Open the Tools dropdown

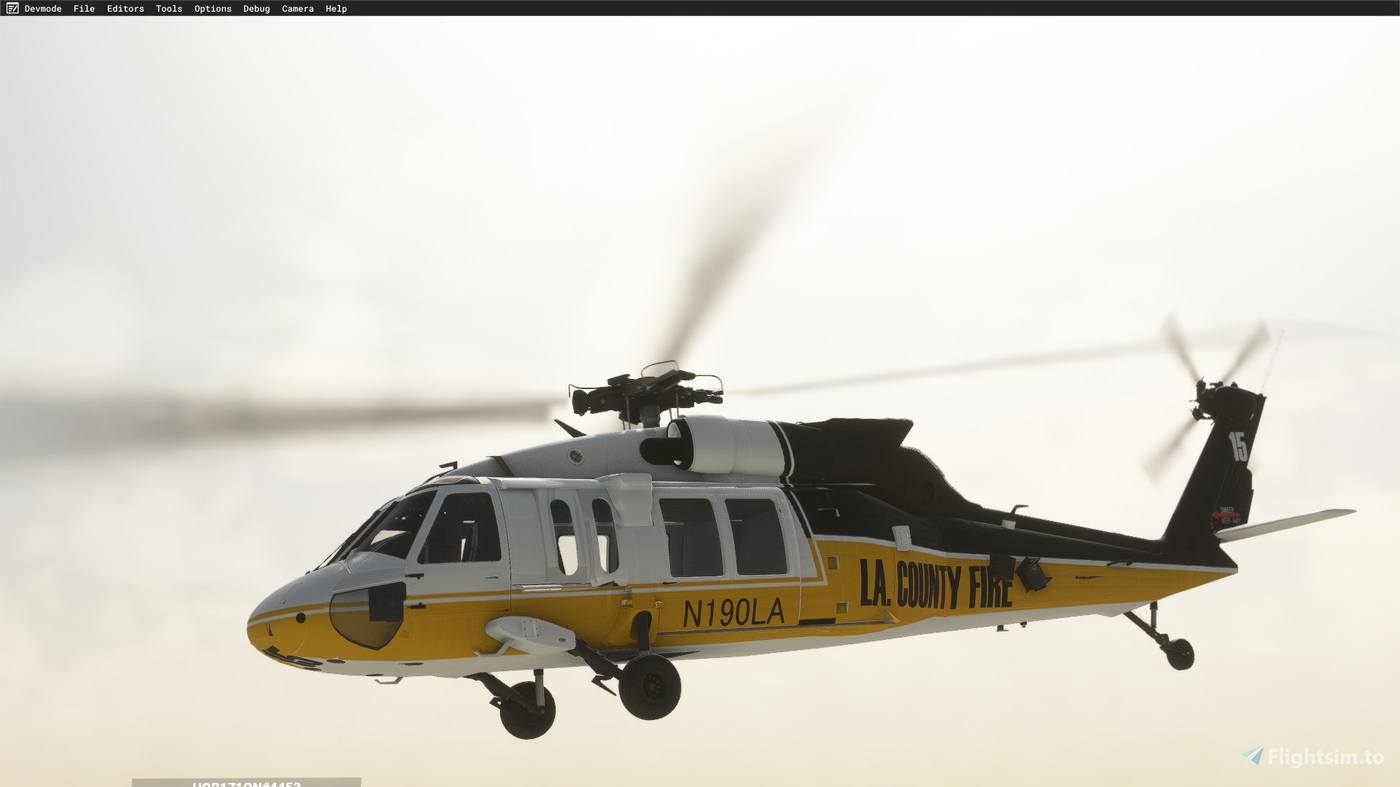(x=169, y=7)
